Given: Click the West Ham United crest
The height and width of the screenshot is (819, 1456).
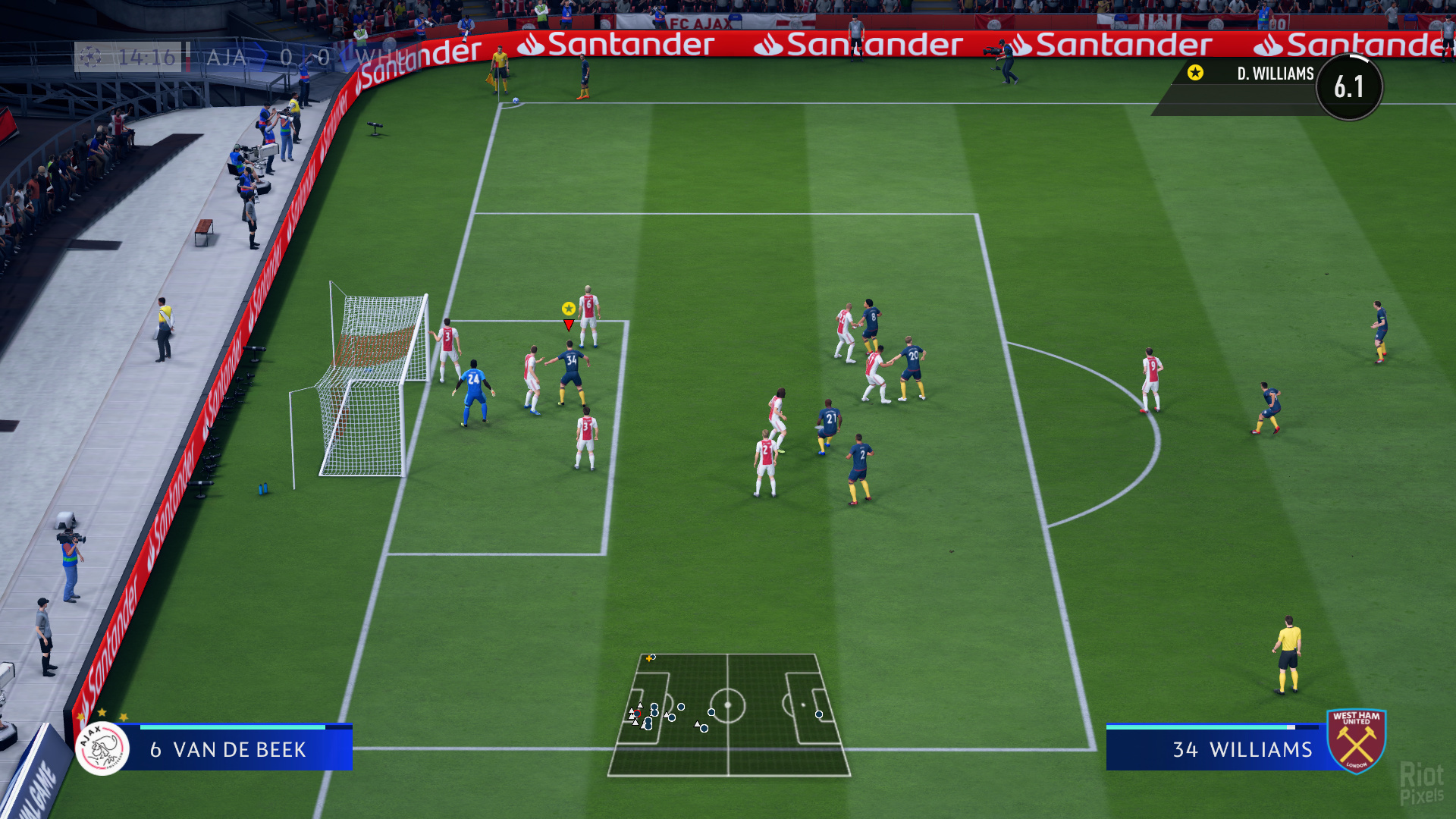Looking at the screenshot, I should click(1356, 741).
